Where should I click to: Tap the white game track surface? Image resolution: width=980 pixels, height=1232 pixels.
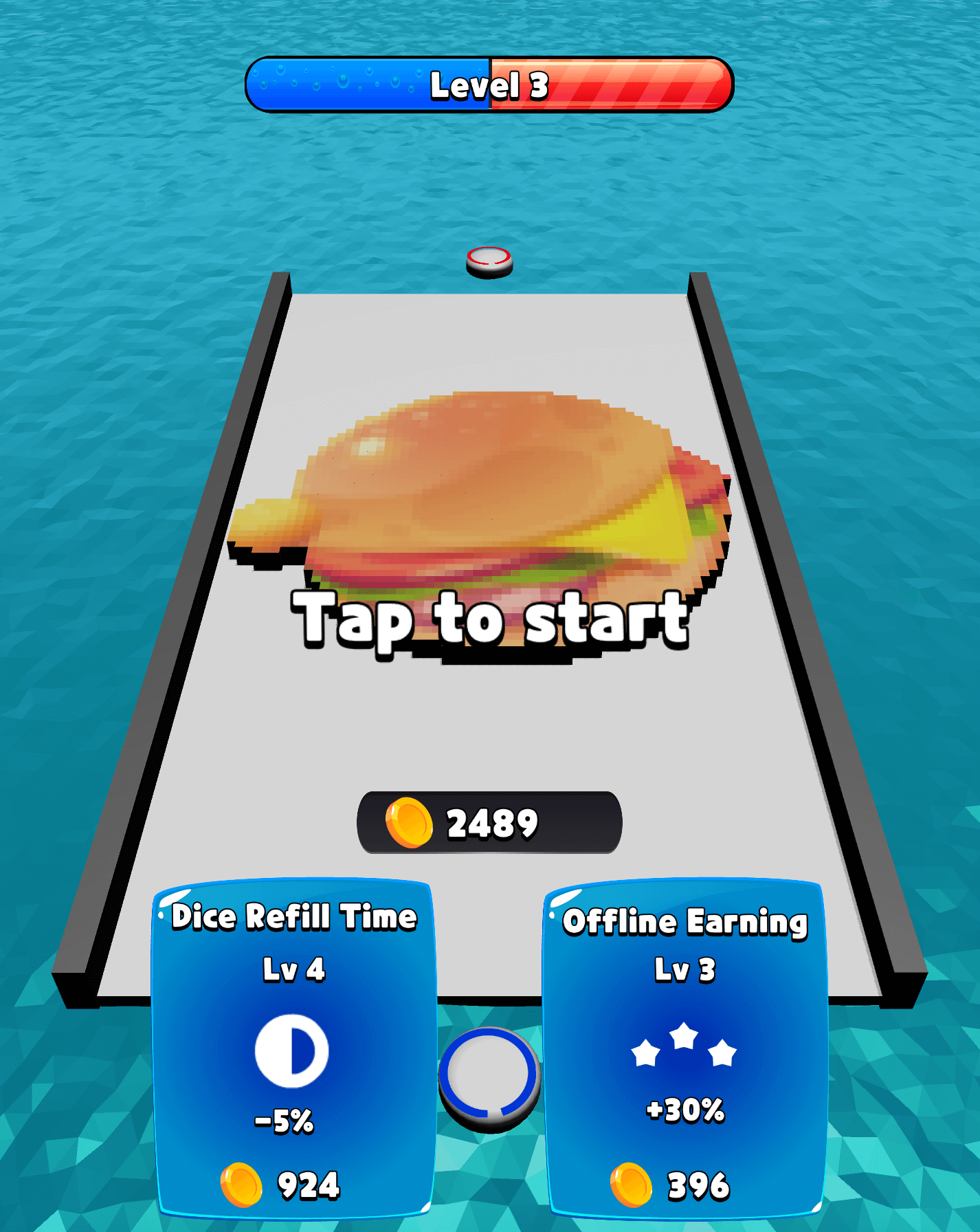click(x=488, y=742)
